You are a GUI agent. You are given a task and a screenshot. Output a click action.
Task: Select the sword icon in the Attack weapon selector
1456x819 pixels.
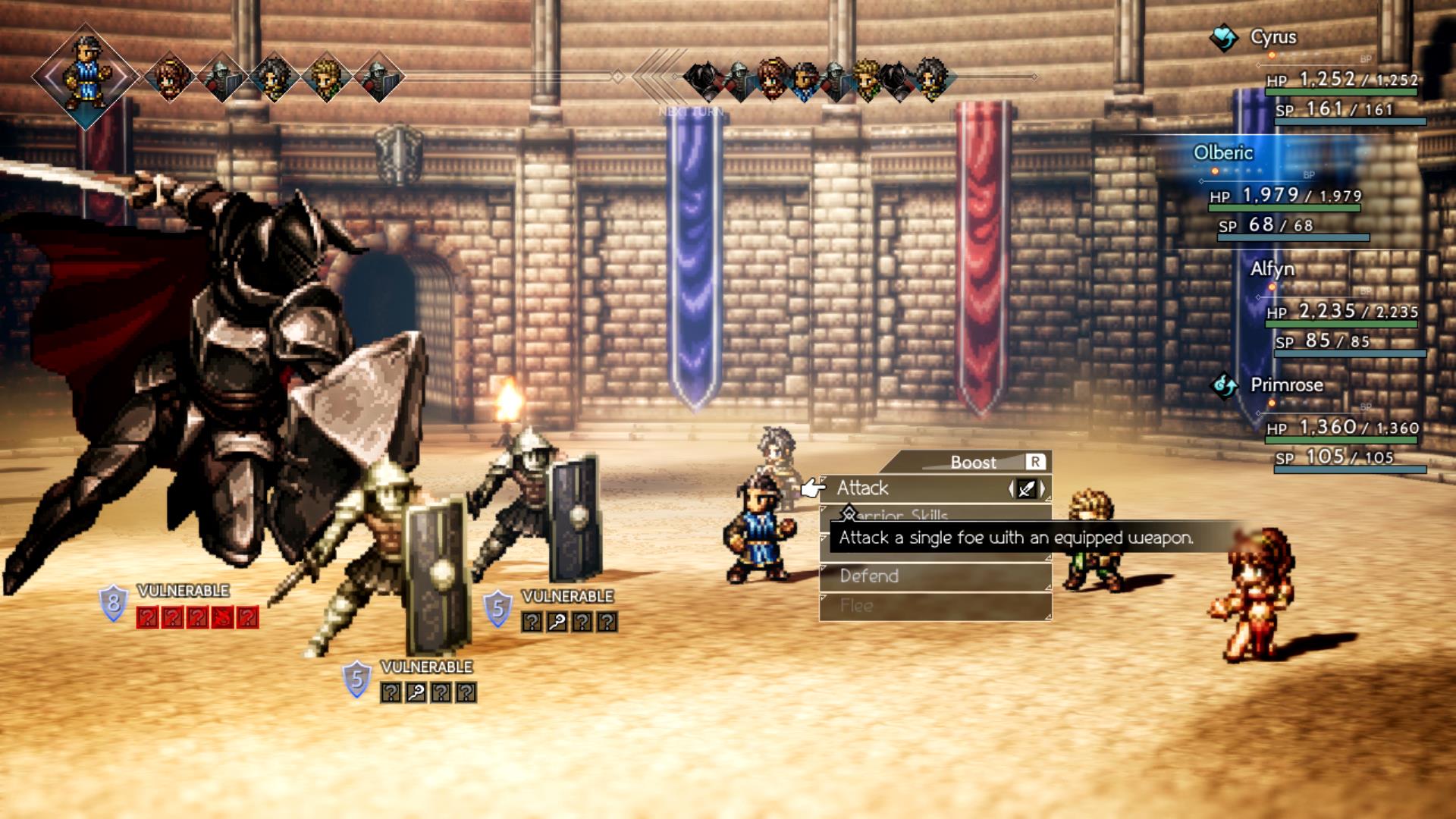(1026, 488)
